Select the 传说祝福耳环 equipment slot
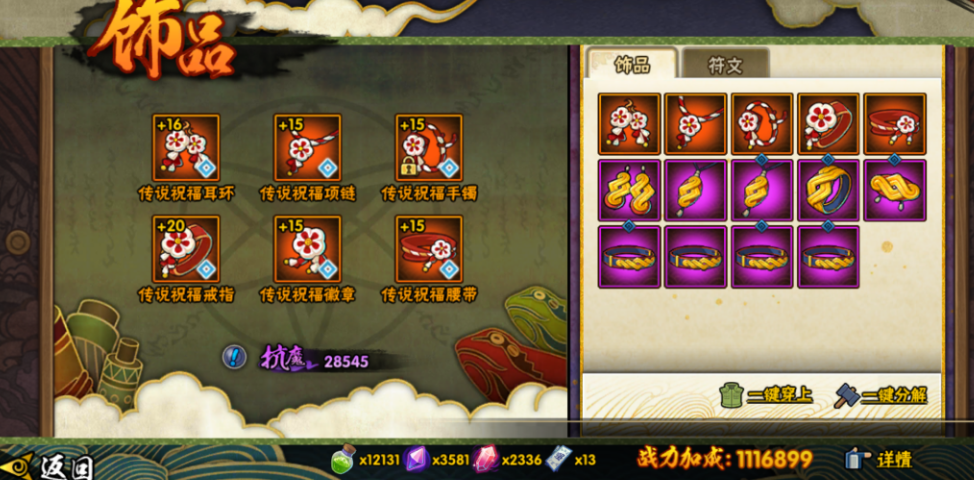This screenshot has height=480, width=974. [x=185, y=147]
